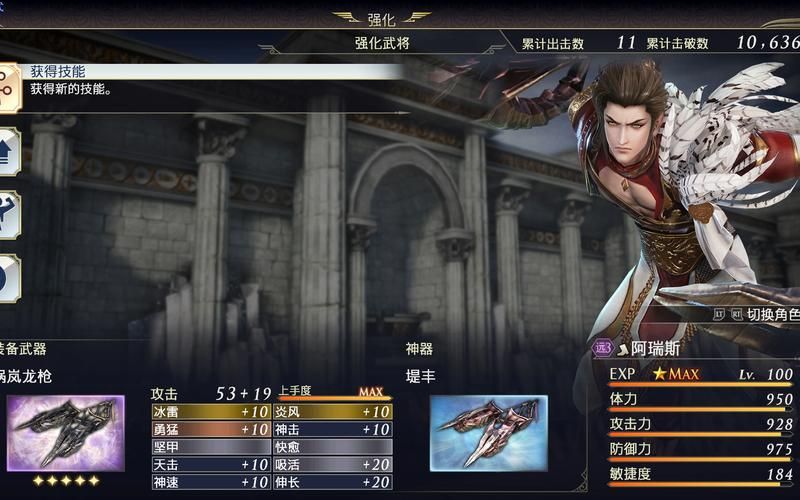Image resolution: width=800 pixels, height=500 pixels.
Task: Choose the 天击 attribute slot
Action: (210, 464)
